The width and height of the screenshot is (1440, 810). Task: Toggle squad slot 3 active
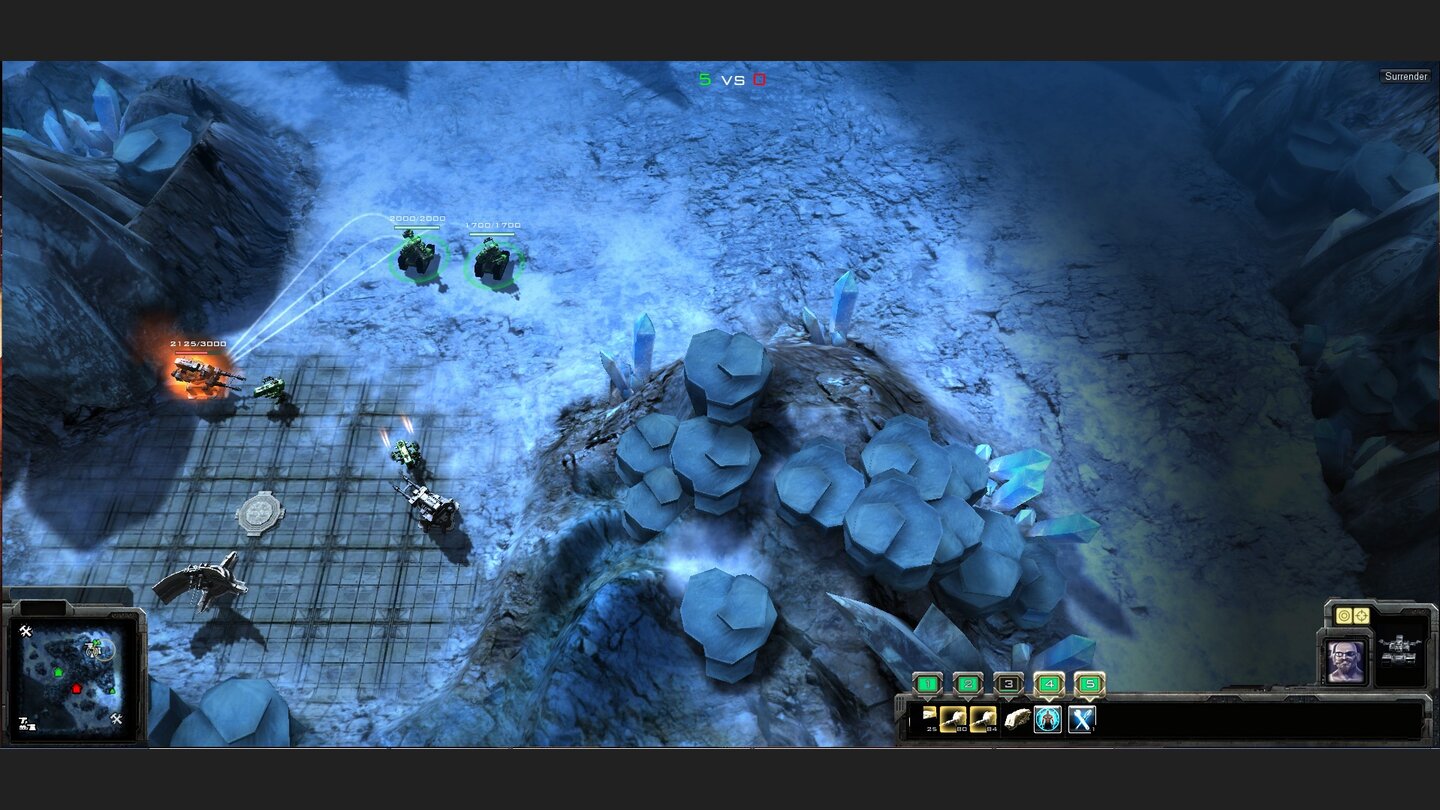pos(1008,684)
